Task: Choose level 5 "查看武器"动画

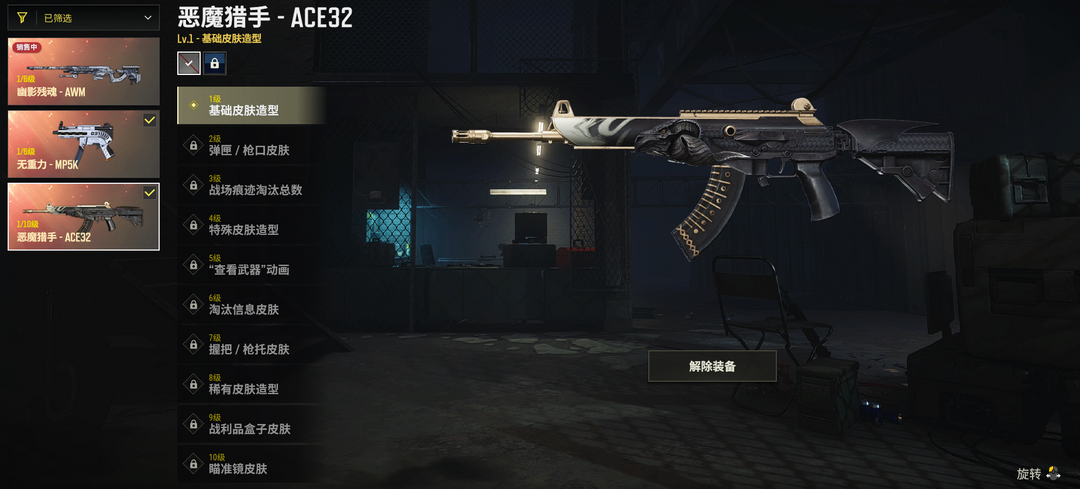Action: (251, 265)
